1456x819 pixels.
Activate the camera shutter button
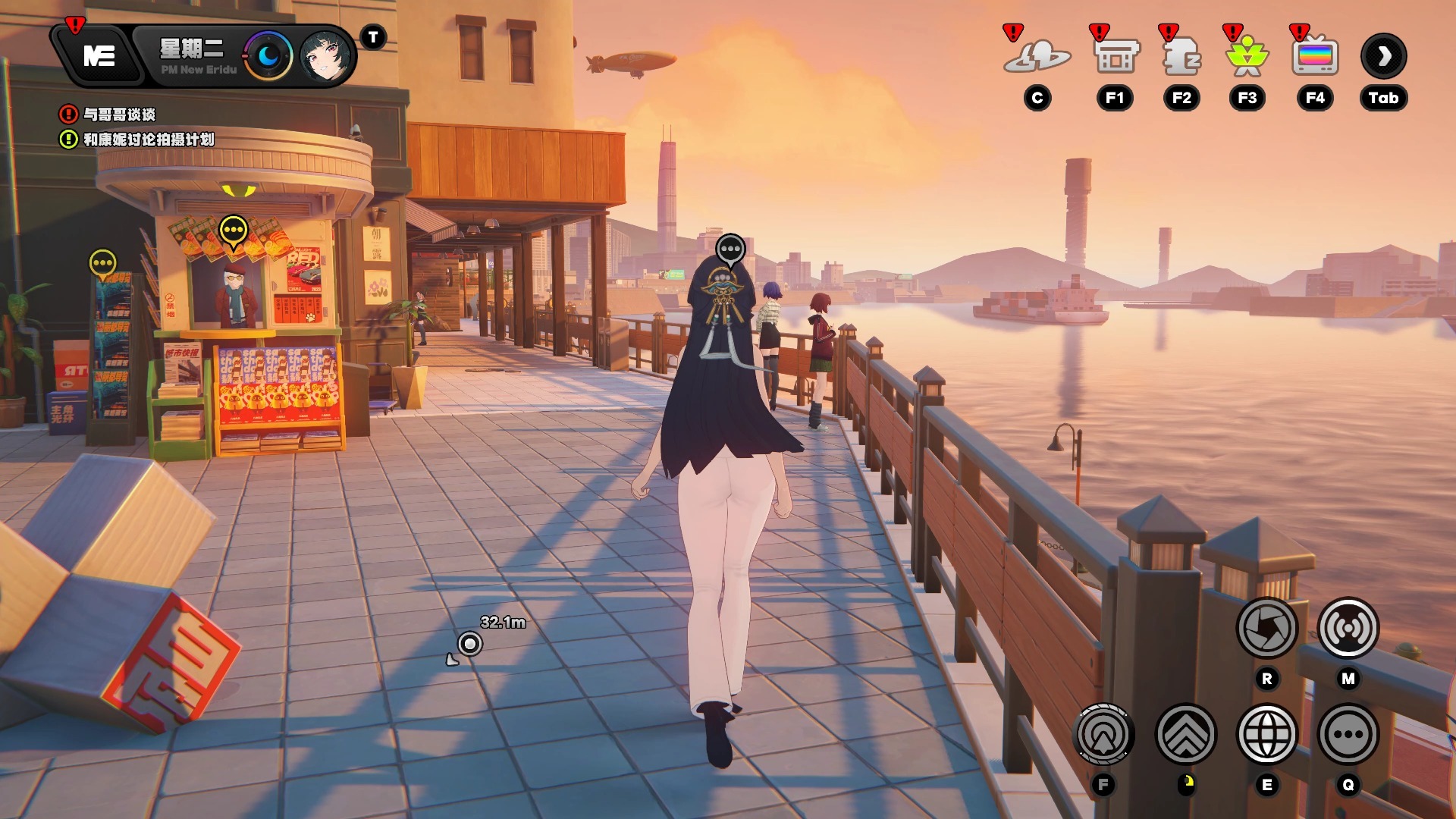click(x=1267, y=628)
